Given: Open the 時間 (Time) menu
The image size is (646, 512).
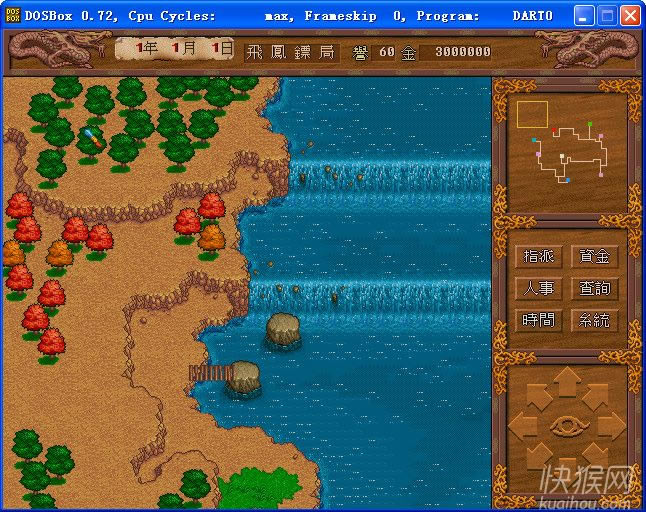Looking at the screenshot, I should coord(538,320).
